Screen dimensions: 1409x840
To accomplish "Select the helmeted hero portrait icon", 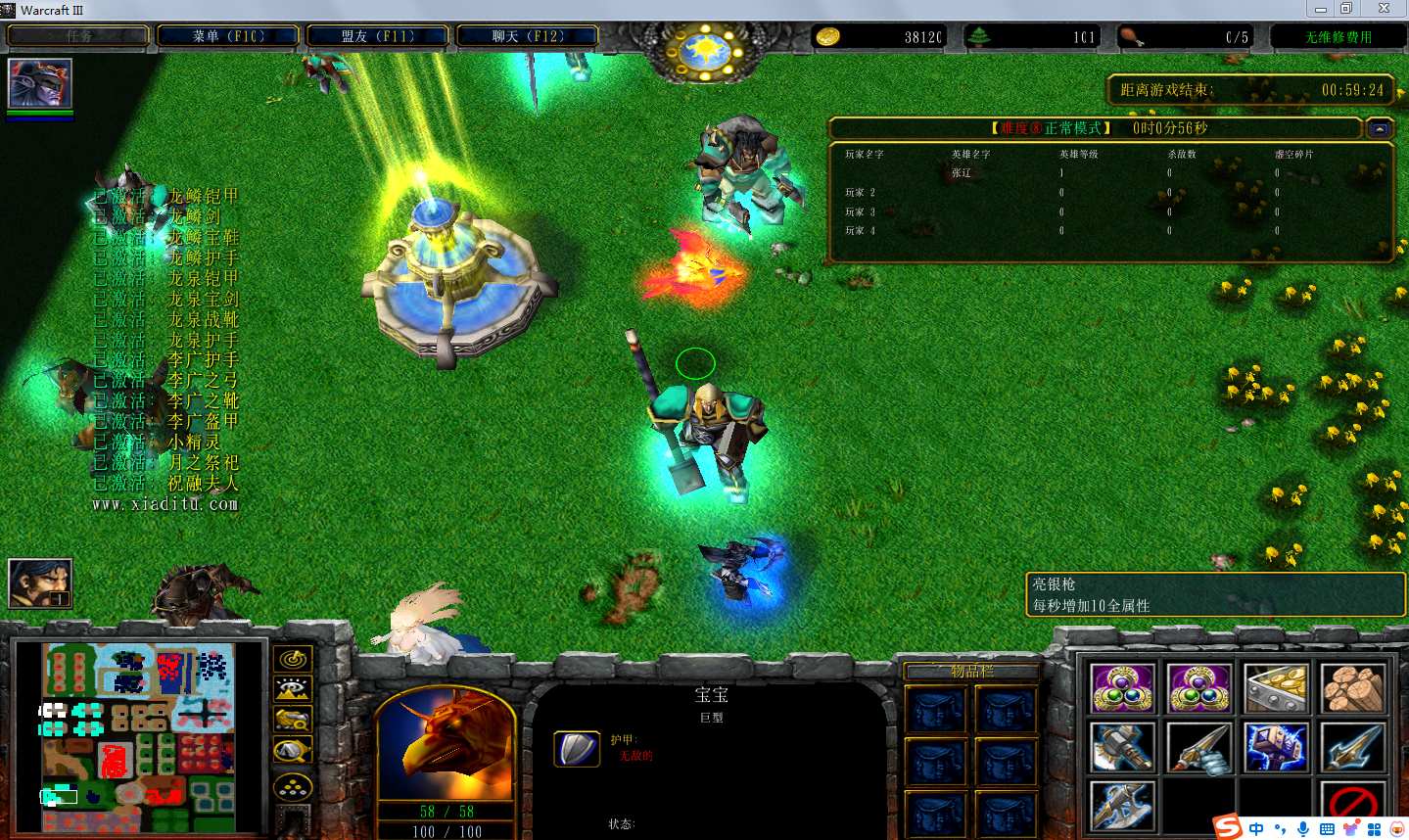I will (x=40, y=83).
